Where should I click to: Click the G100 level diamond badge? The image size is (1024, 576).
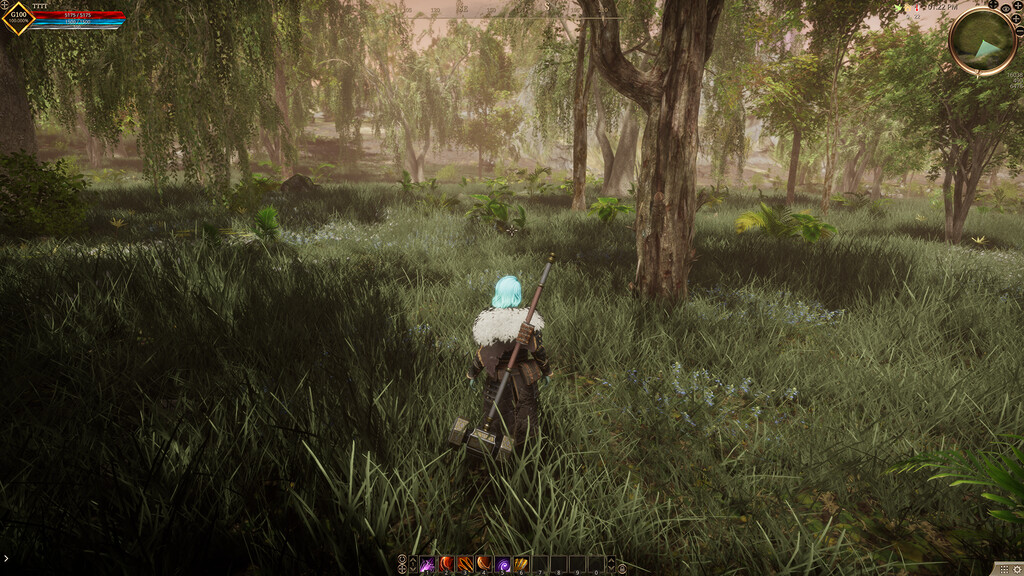pos(16,17)
